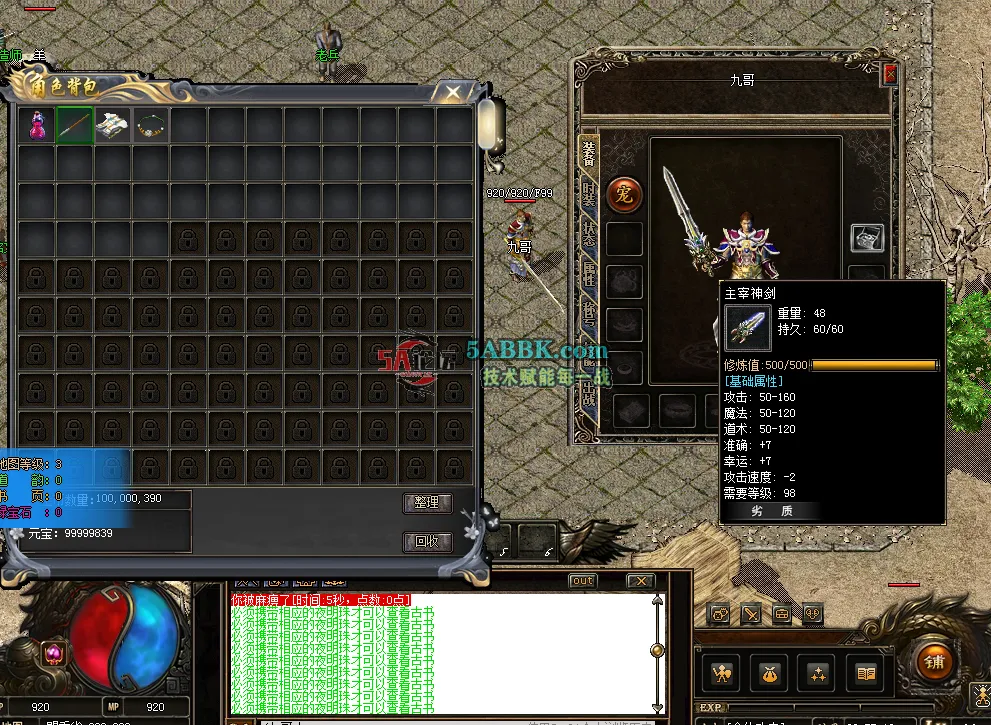Open the round 铺 shop button
Viewport: 991px width, 725px height.
tap(935, 662)
